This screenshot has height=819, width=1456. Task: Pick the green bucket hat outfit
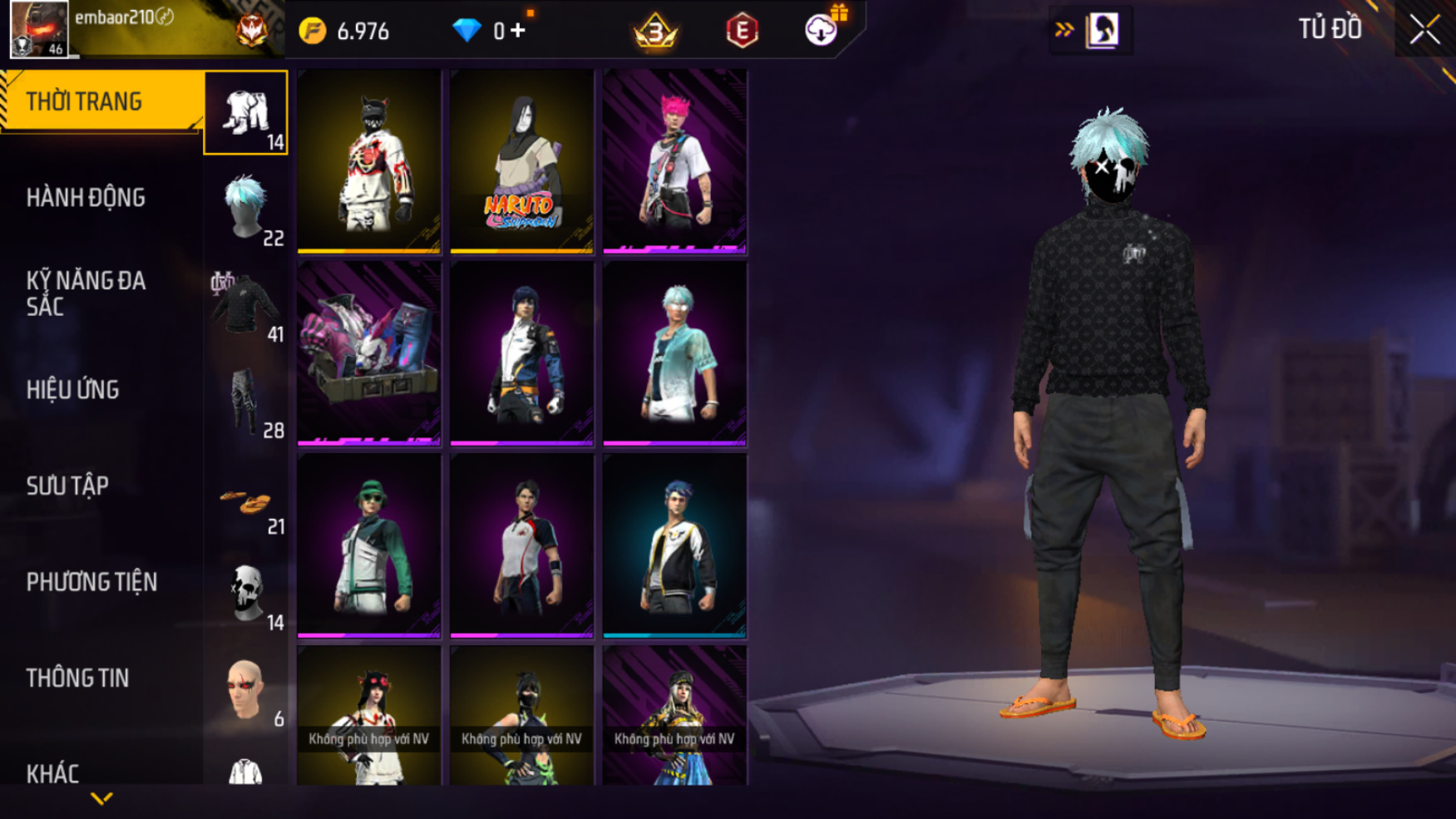pyautogui.click(x=369, y=545)
